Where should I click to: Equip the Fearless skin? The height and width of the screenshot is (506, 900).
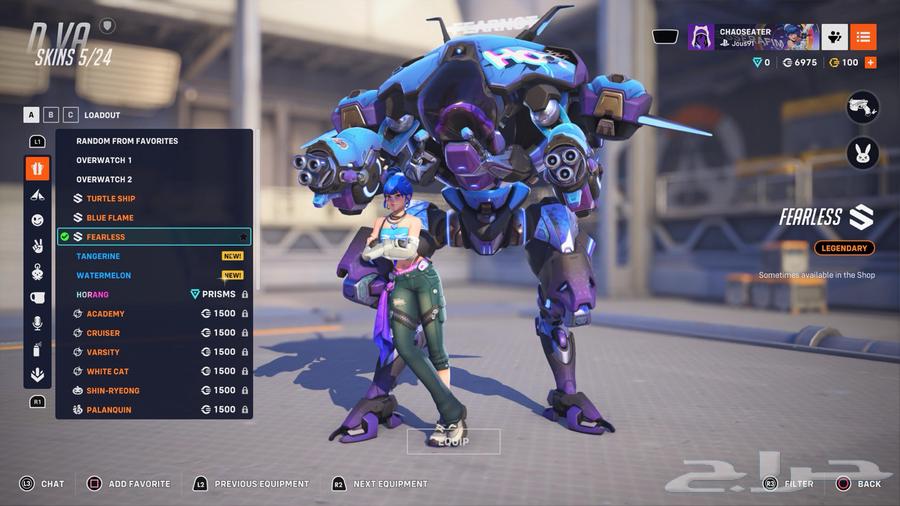(x=452, y=441)
